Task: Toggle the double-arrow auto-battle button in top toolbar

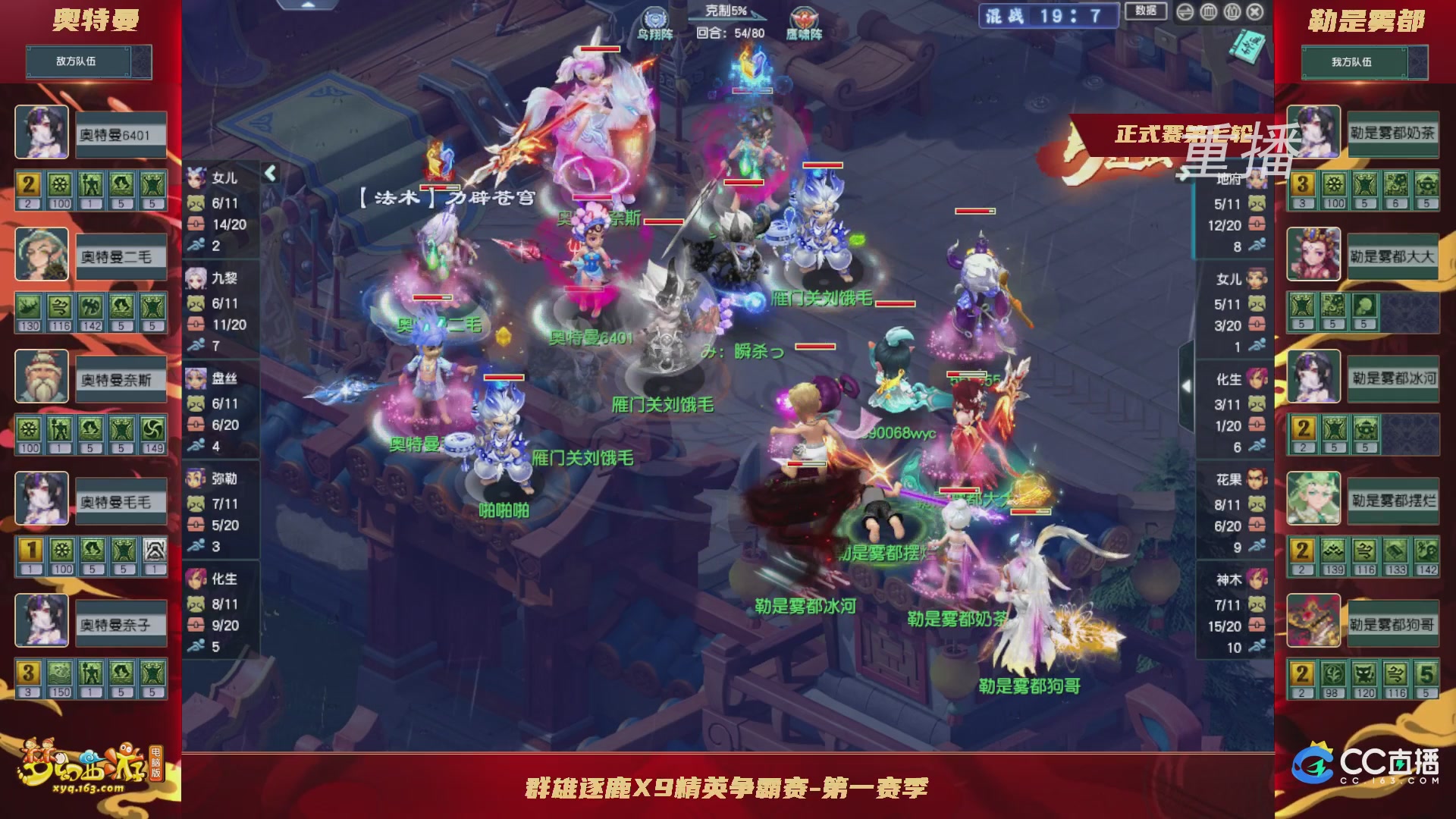Action: (1185, 11)
